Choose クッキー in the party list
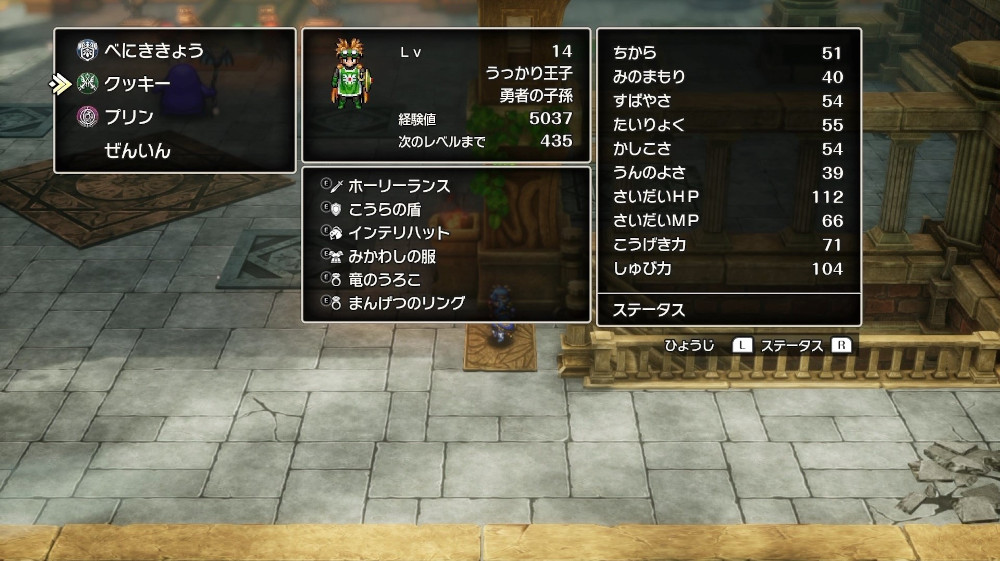1000x561 pixels. point(137,84)
